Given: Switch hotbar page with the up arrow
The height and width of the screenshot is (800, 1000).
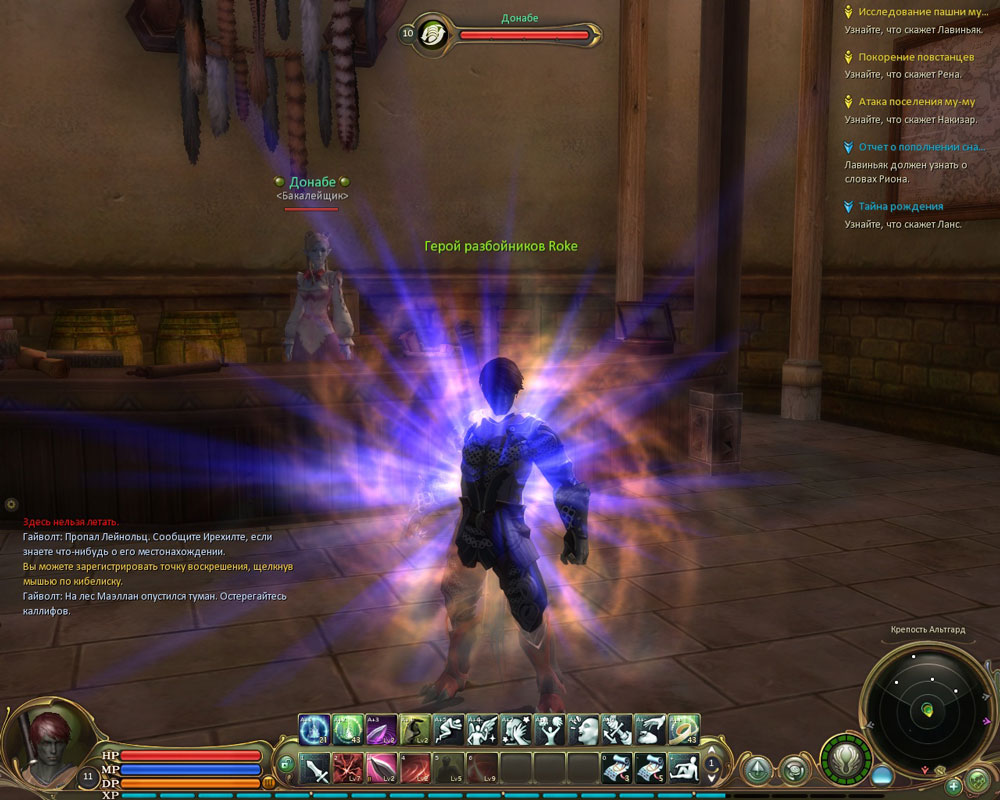Looking at the screenshot, I should pos(711,748).
